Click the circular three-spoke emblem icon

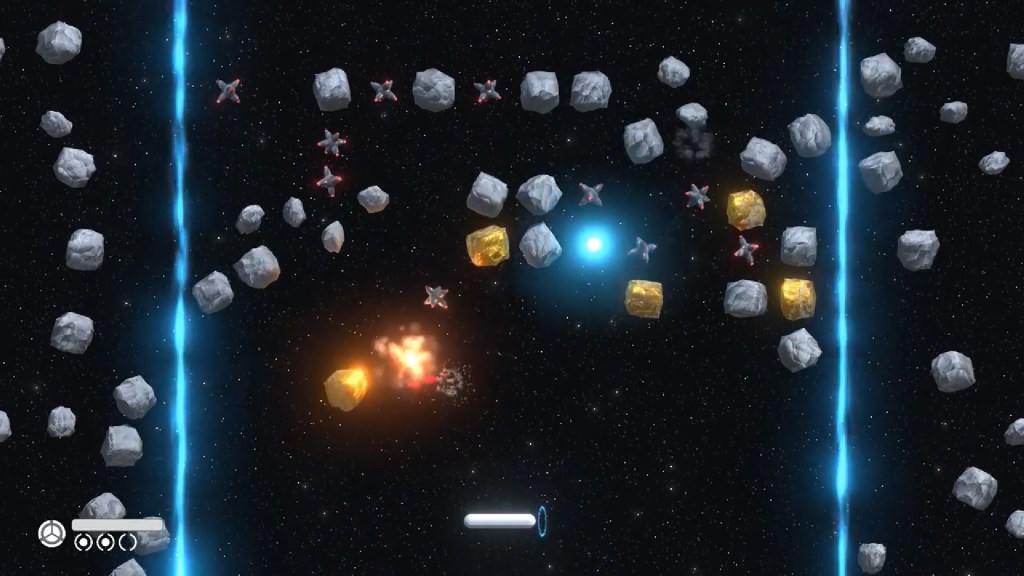(52, 533)
